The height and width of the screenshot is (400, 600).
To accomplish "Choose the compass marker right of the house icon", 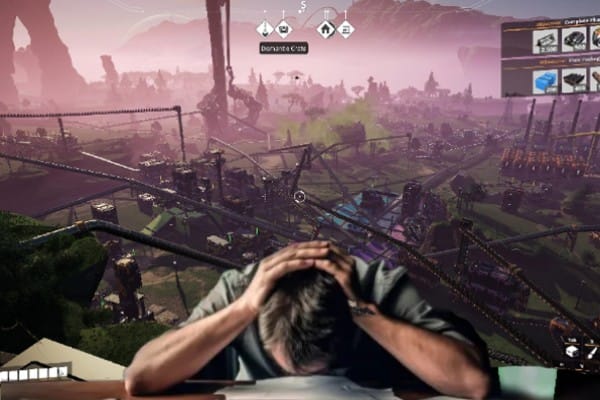I will pos(345,29).
